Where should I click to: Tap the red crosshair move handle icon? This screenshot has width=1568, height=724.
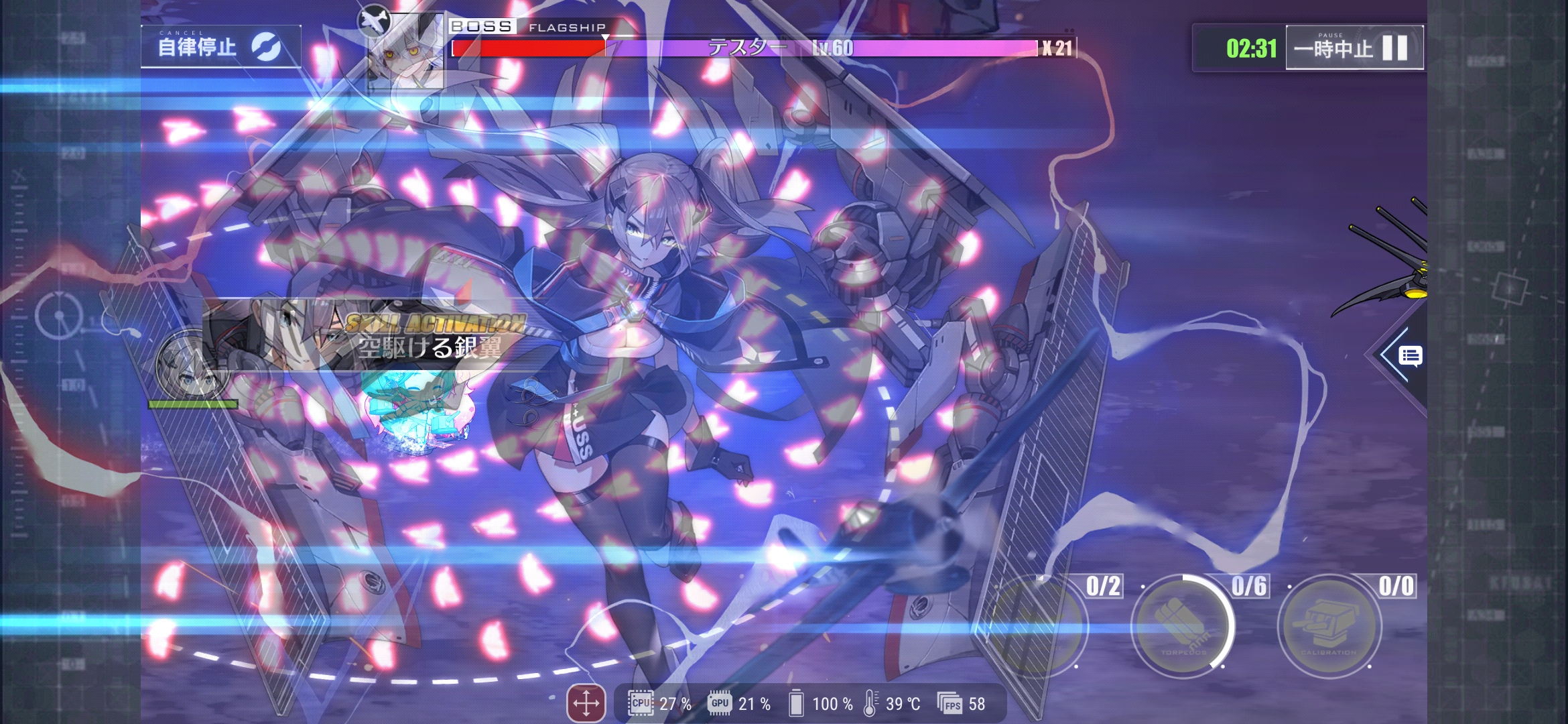[x=586, y=704]
